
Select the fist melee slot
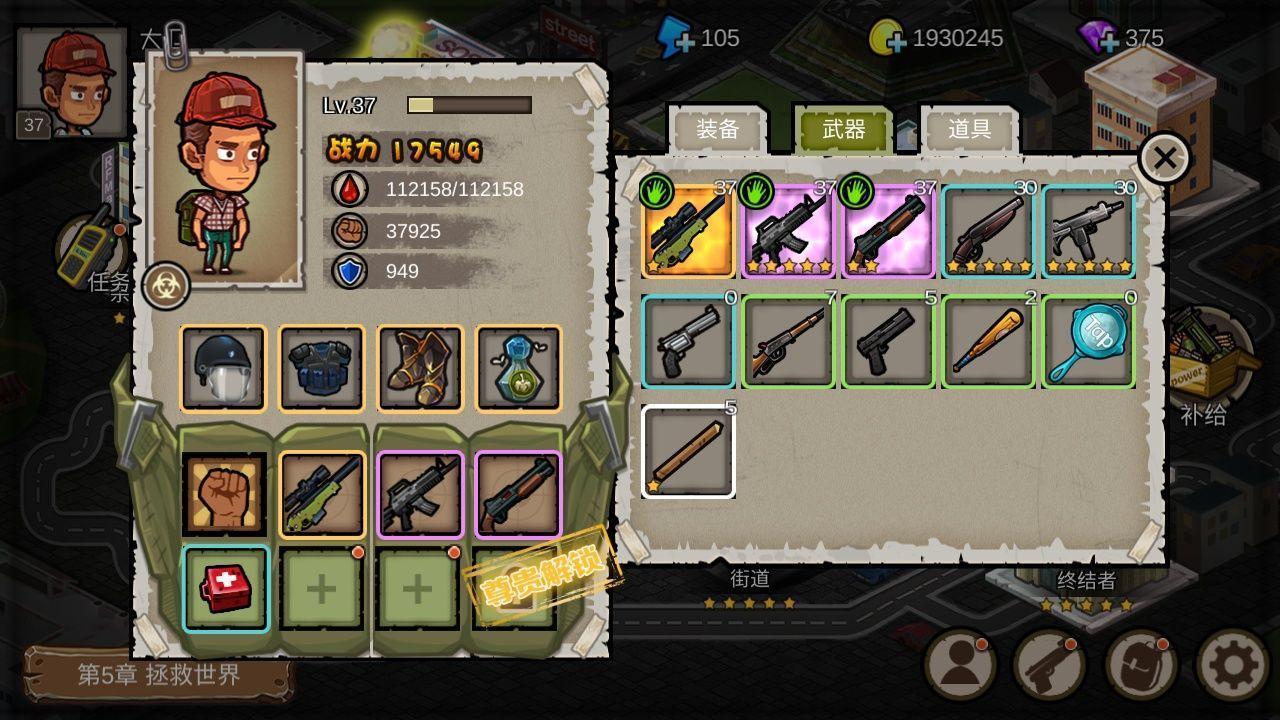coord(224,494)
